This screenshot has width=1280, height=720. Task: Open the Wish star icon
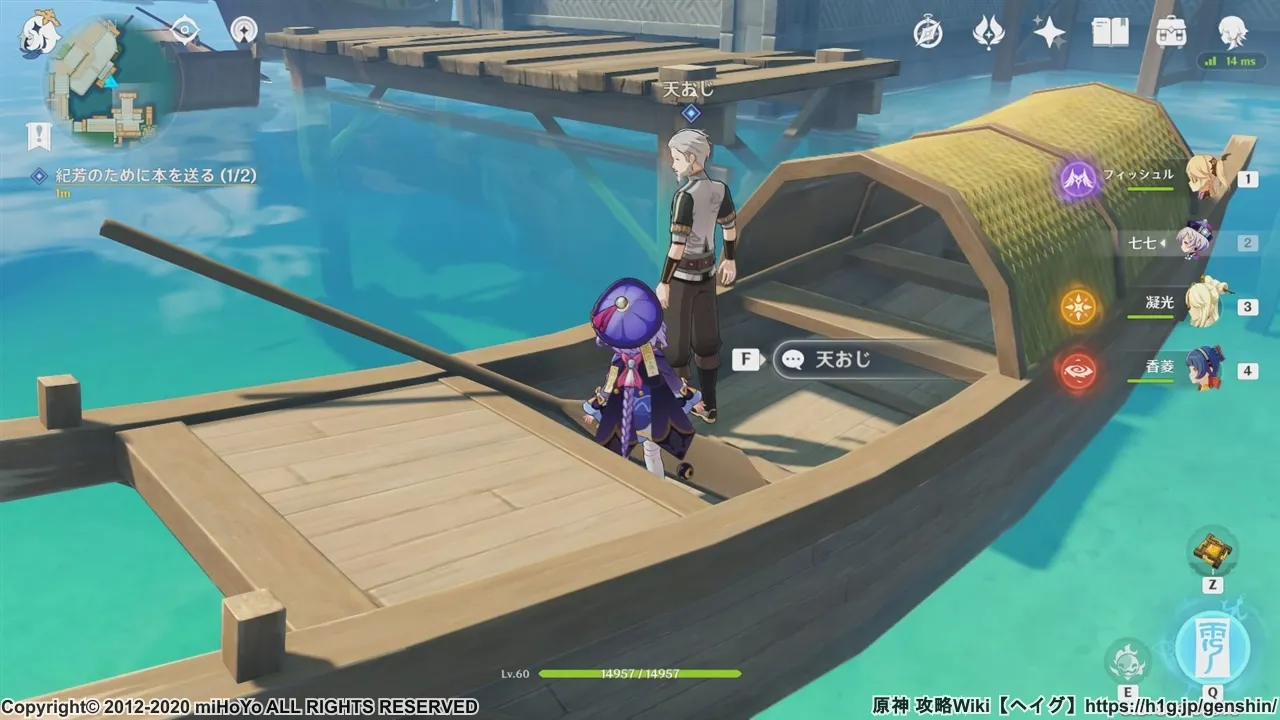pyautogui.click(x=1049, y=33)
